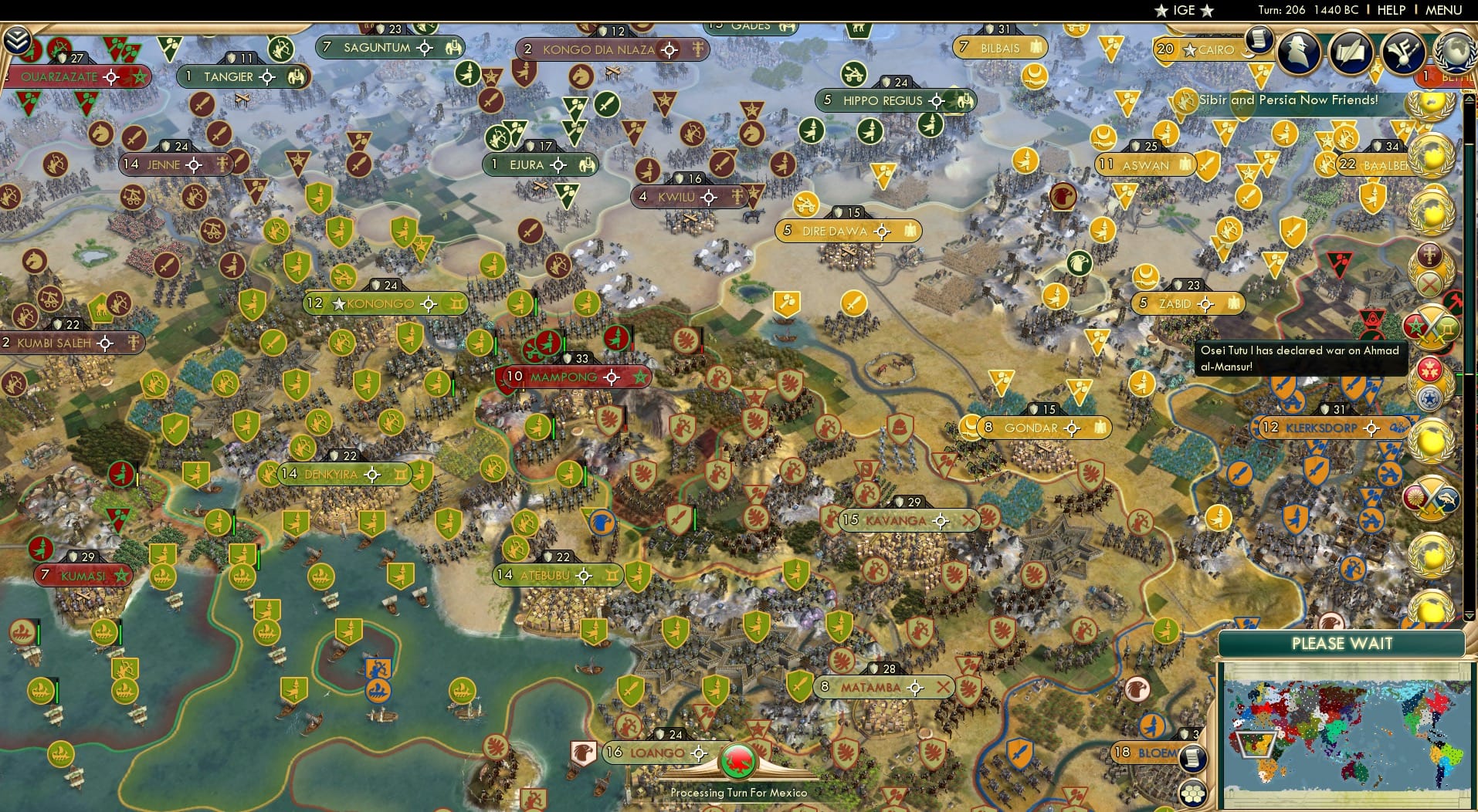Open the MENU from the top bar
The image size is (1478, 812).
[x=1442, y=10]
